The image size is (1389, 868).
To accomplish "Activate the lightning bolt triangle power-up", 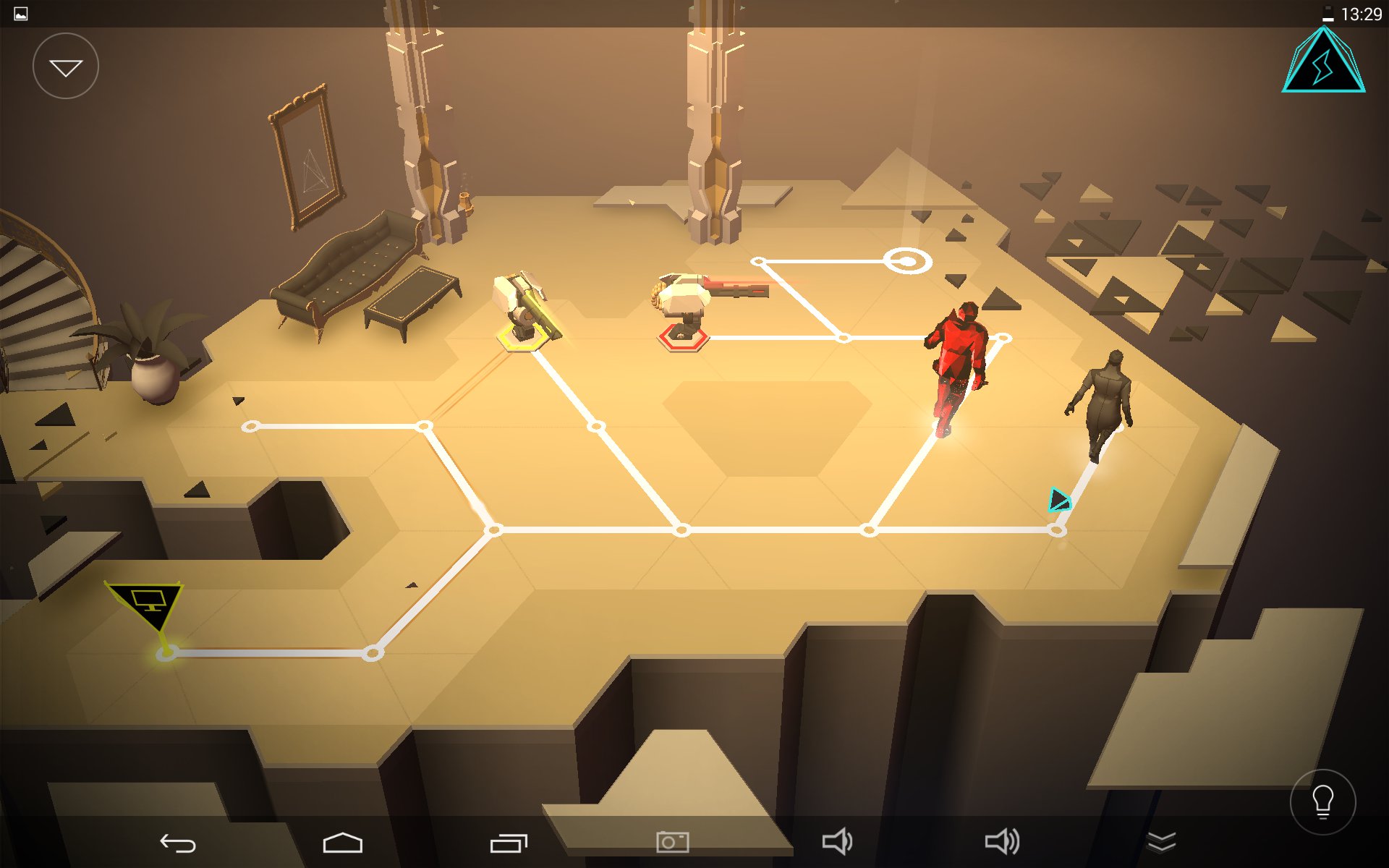I will 1323,62.
